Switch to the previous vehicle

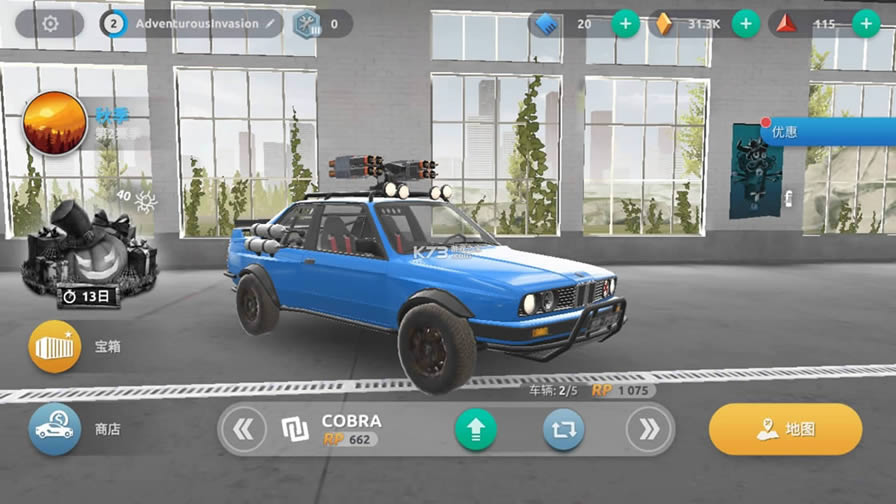[x=243, y=430]
